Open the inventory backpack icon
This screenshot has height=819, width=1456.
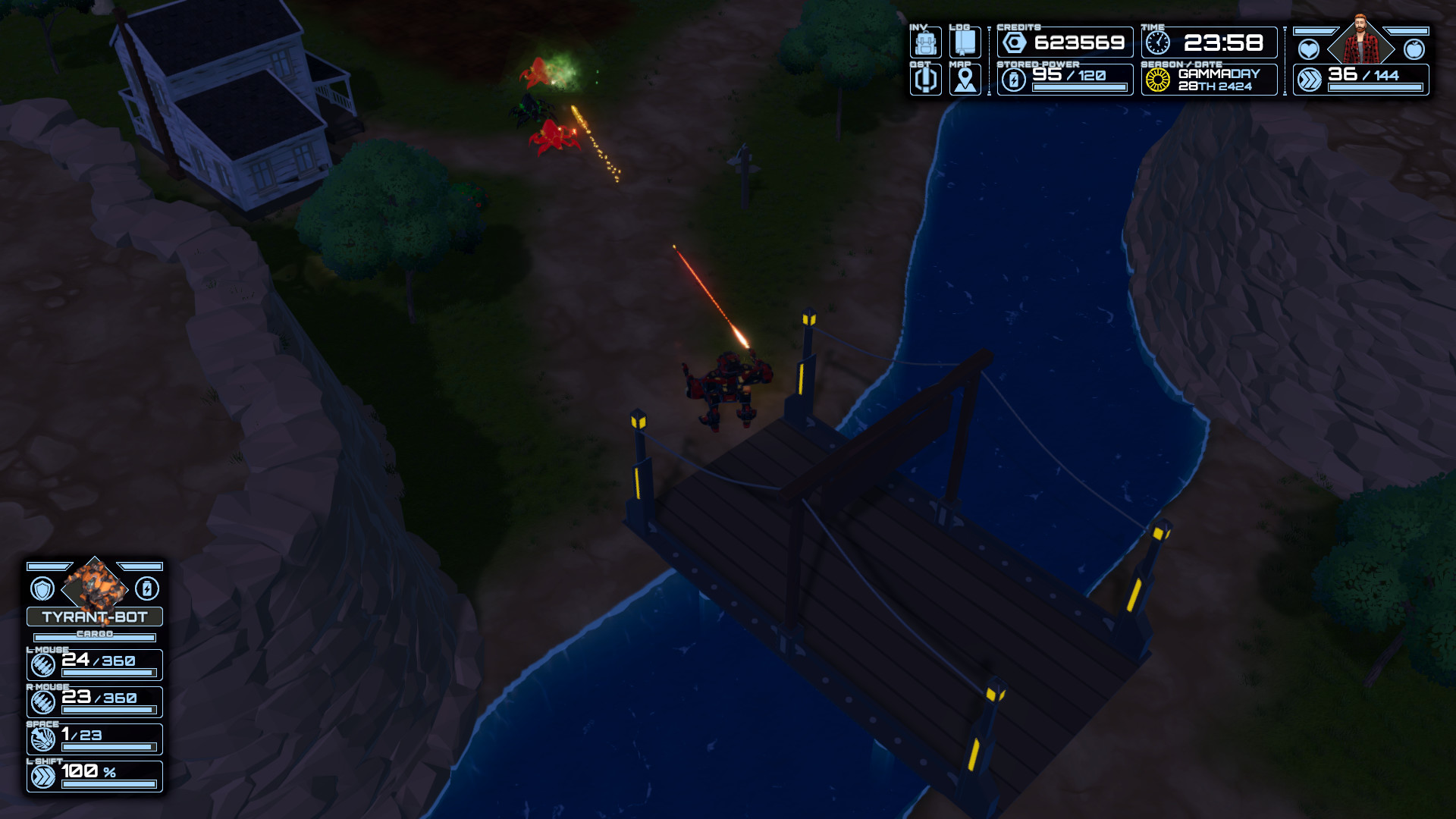click(925, 42)
